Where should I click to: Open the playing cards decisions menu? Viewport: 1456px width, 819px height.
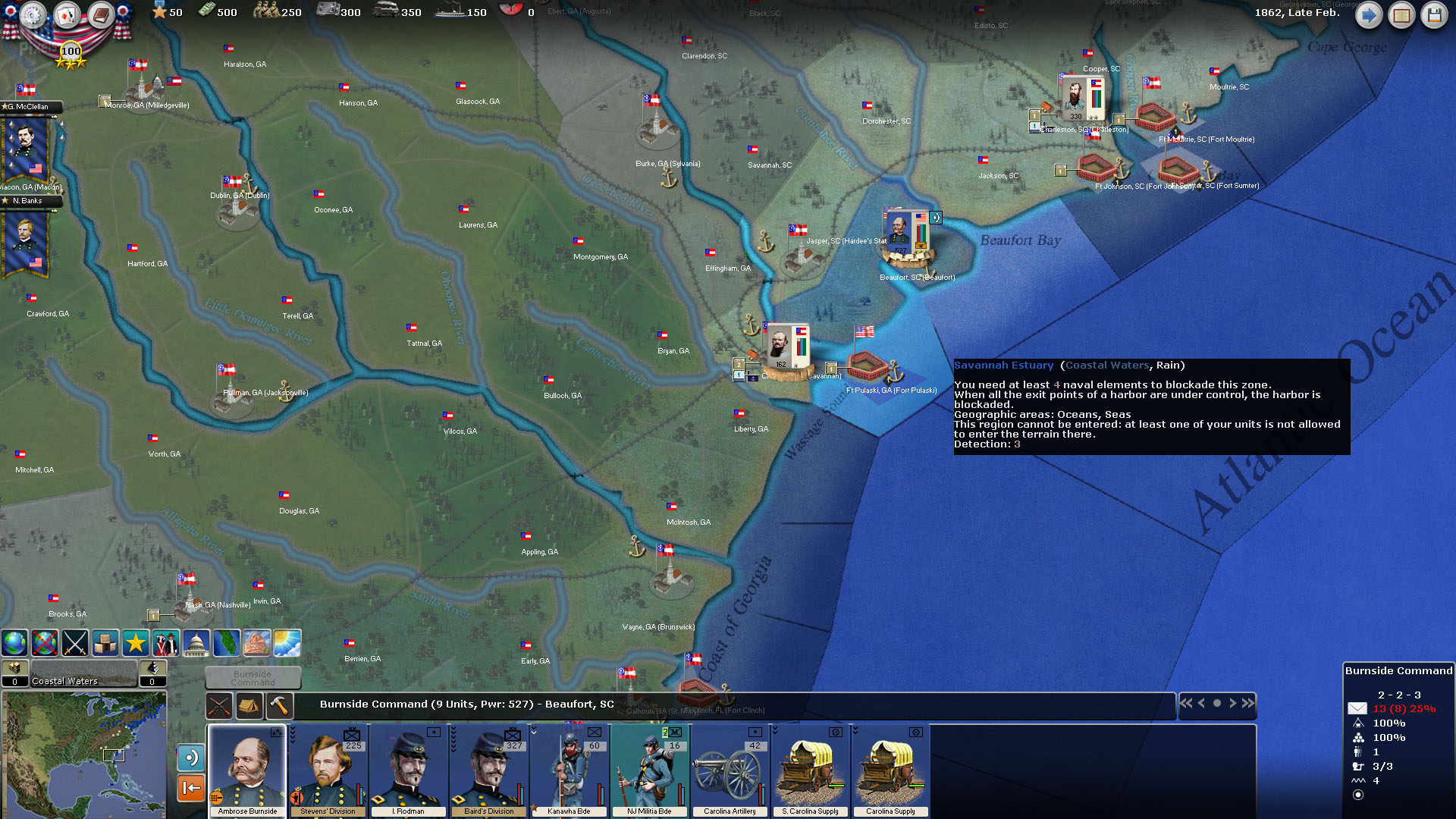[66, 14]
